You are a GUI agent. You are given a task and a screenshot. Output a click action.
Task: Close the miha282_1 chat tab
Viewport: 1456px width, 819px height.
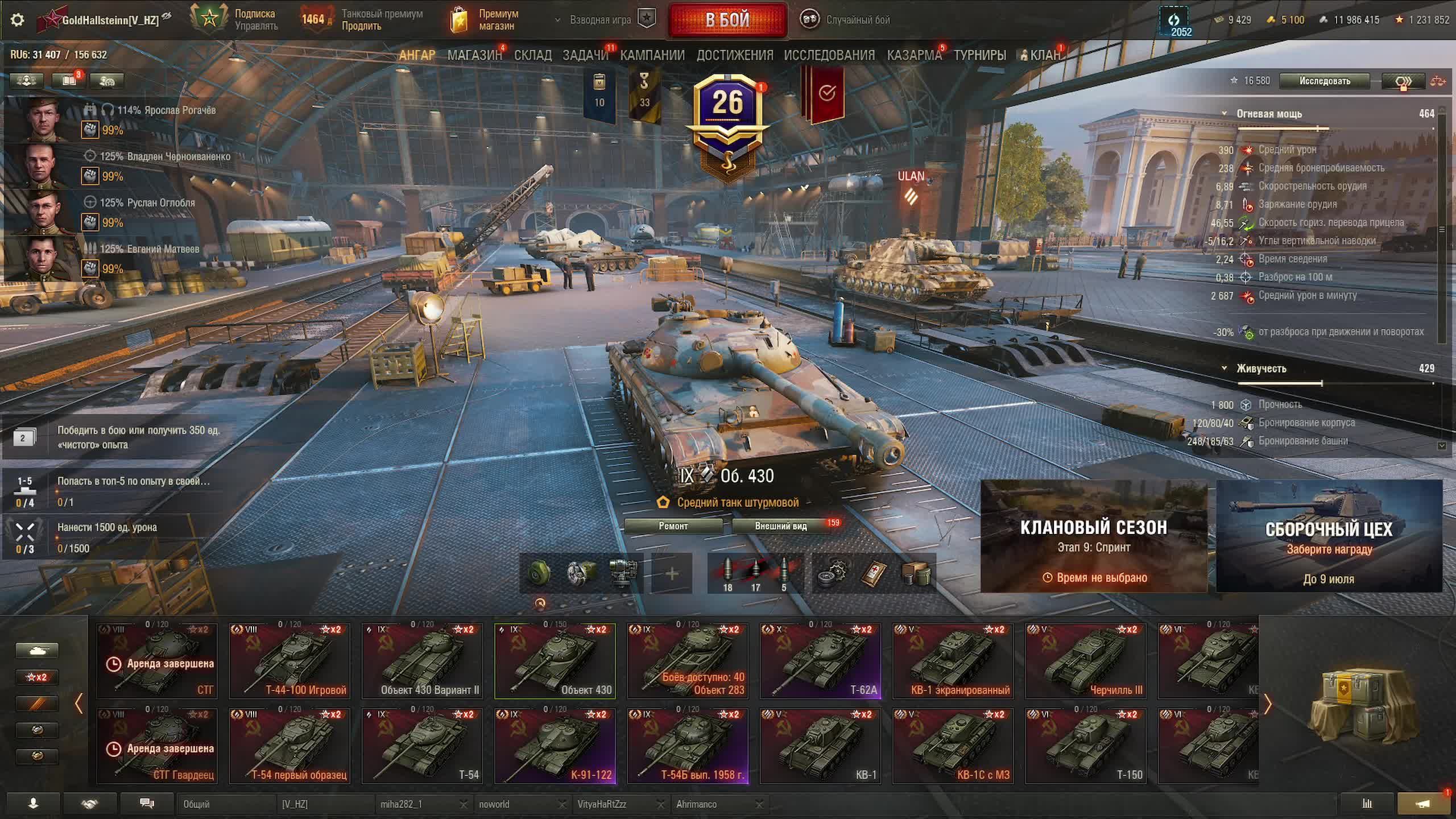[464, 804]
